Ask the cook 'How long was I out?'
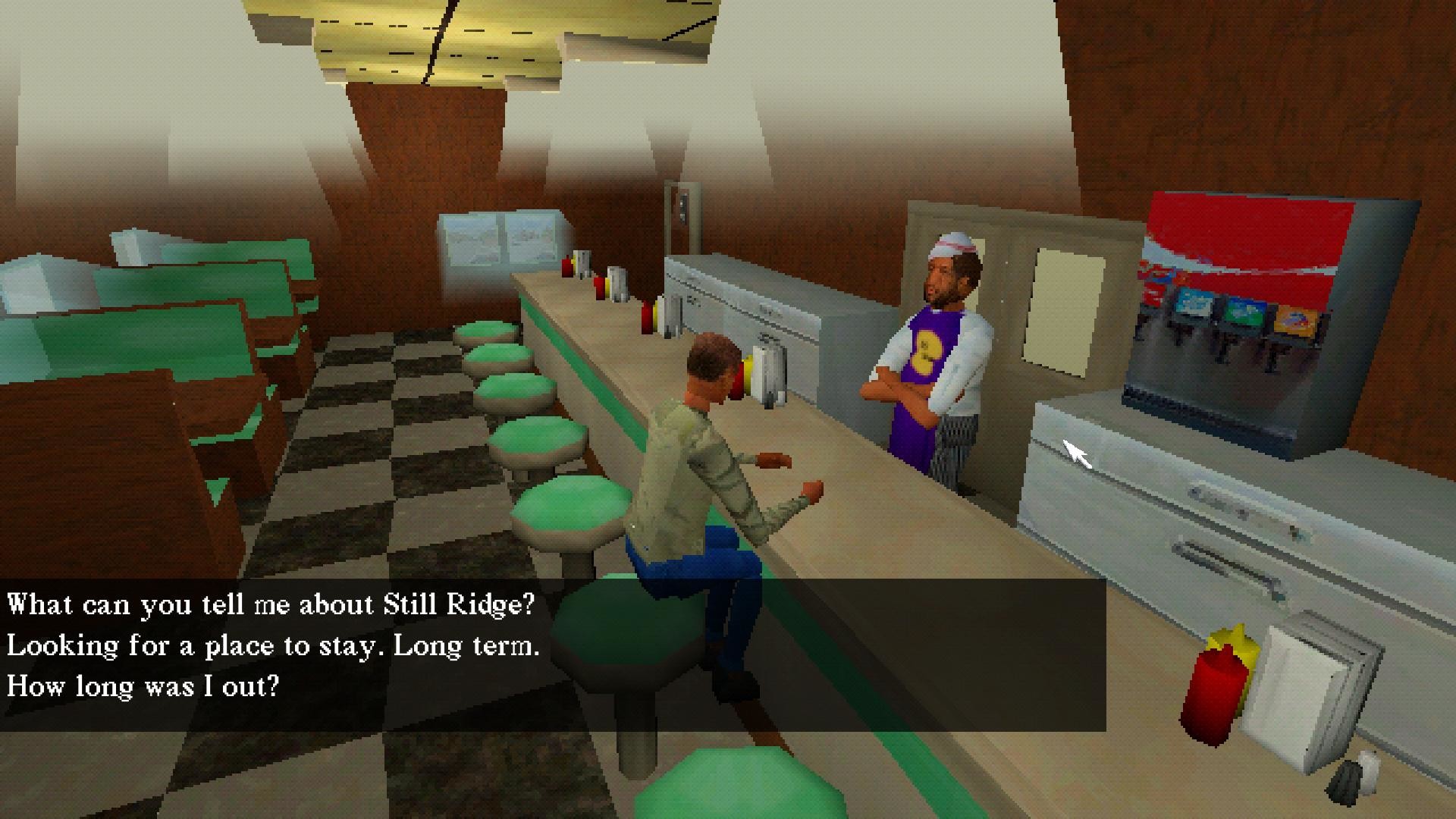 (141, 686)
